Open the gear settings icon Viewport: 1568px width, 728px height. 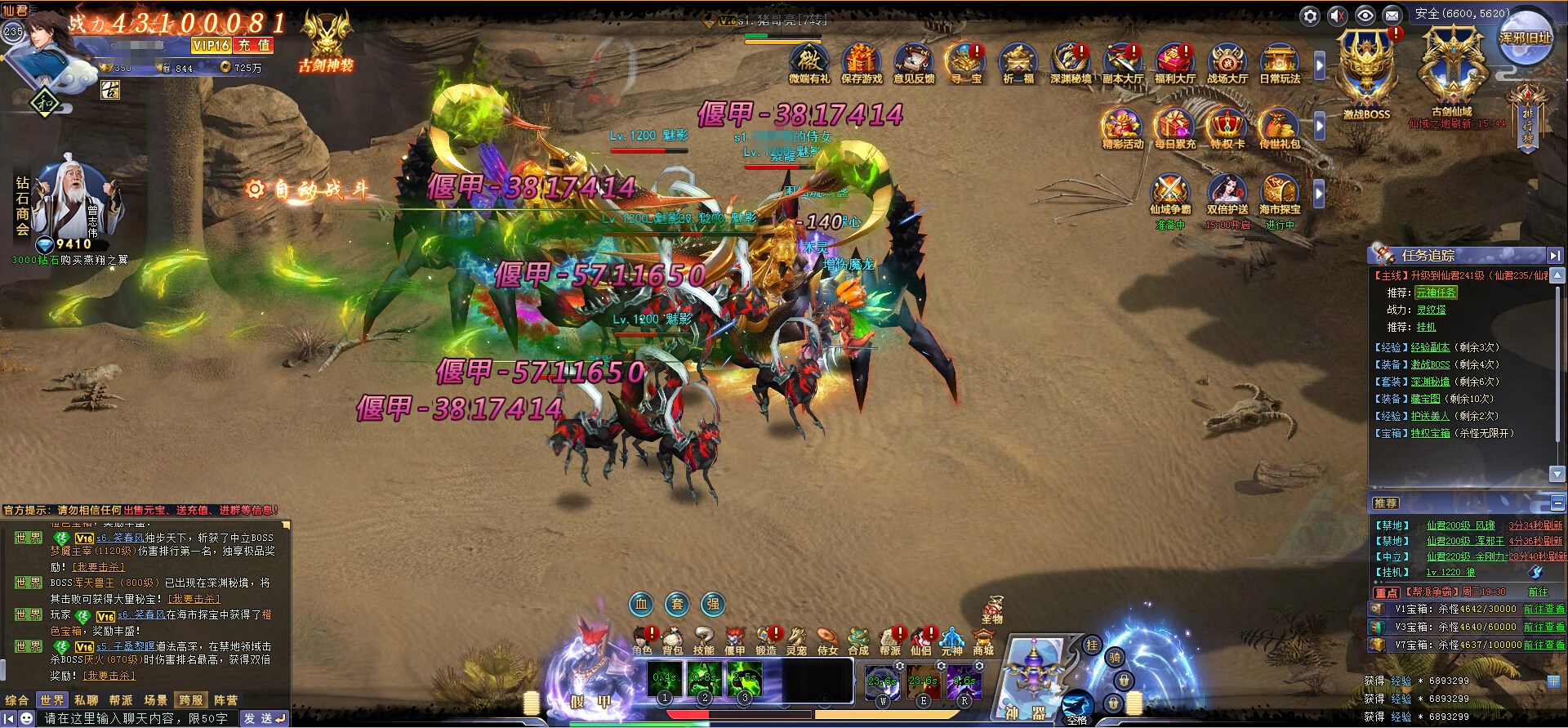[1310, 16]
